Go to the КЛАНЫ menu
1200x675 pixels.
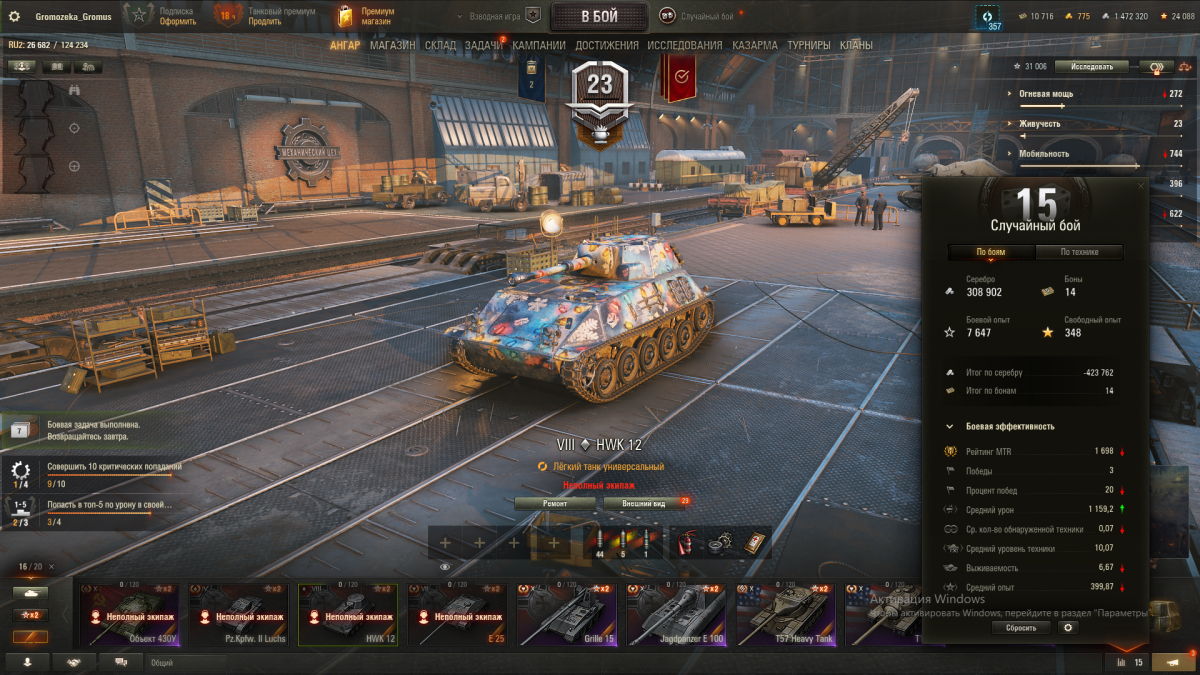[x=856, y=45]
